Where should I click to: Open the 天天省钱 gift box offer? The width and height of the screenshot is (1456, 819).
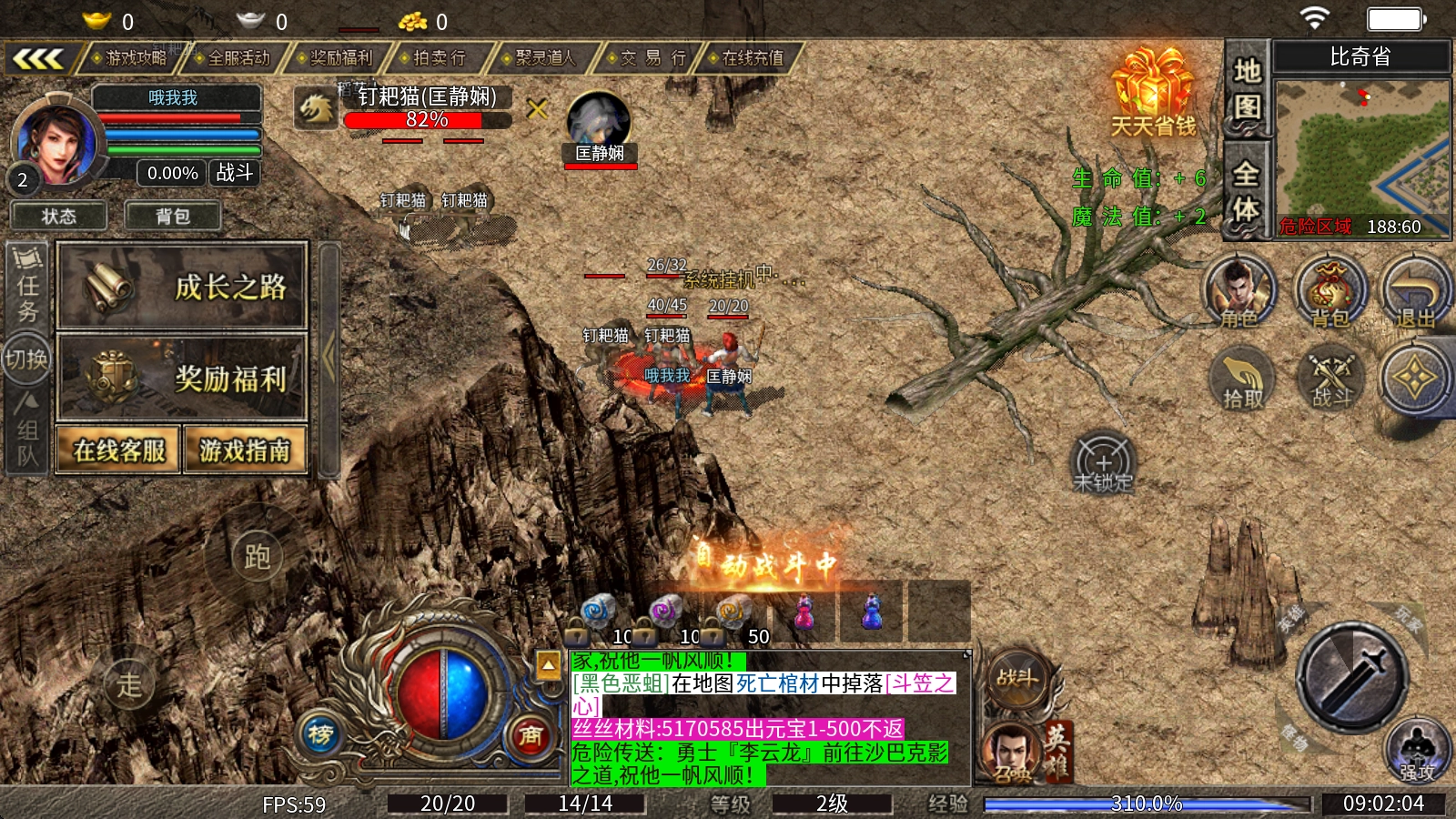(1152, 91)
